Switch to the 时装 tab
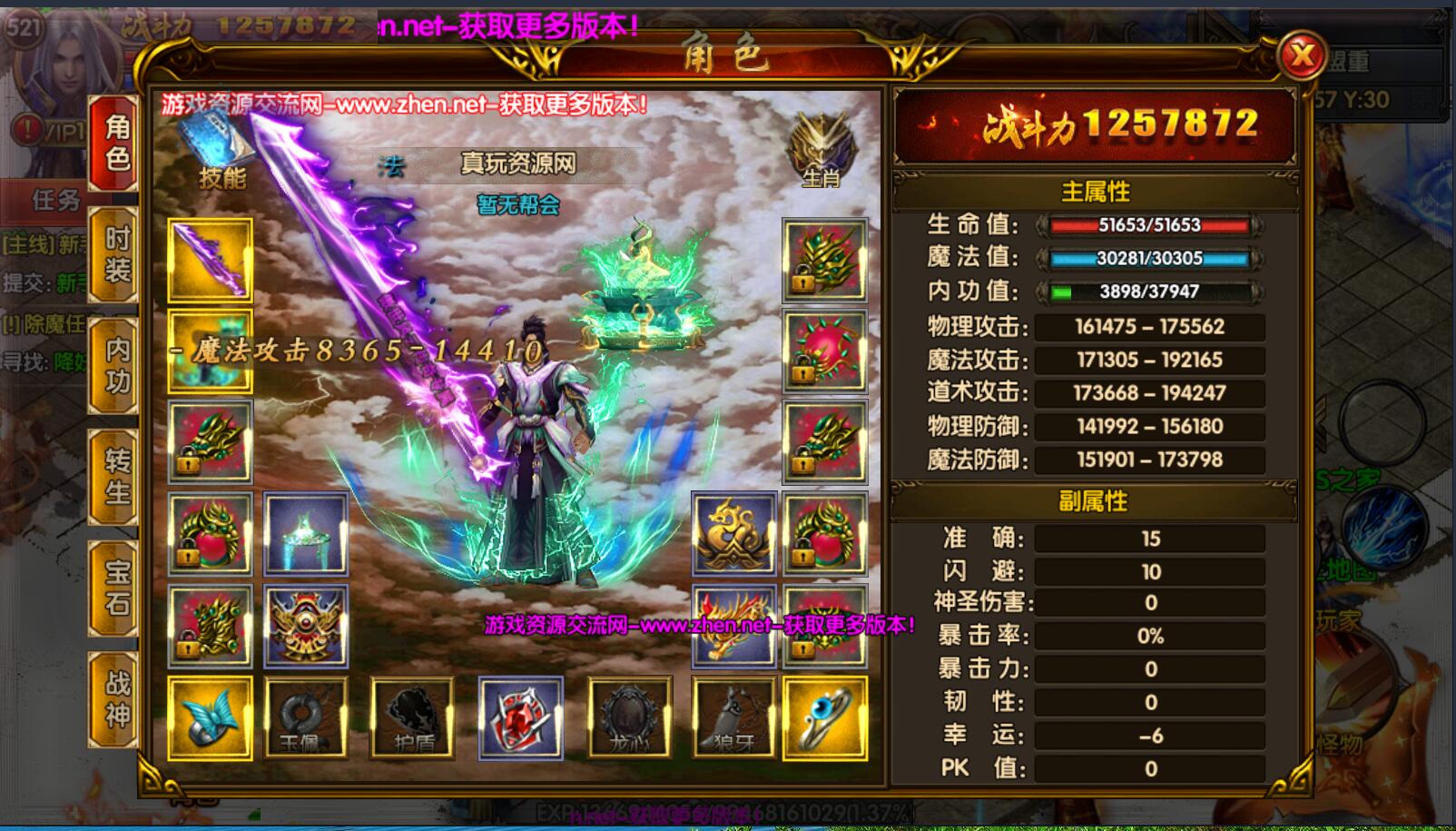The width and height of the screenshot is (1456, 831). 115,254
